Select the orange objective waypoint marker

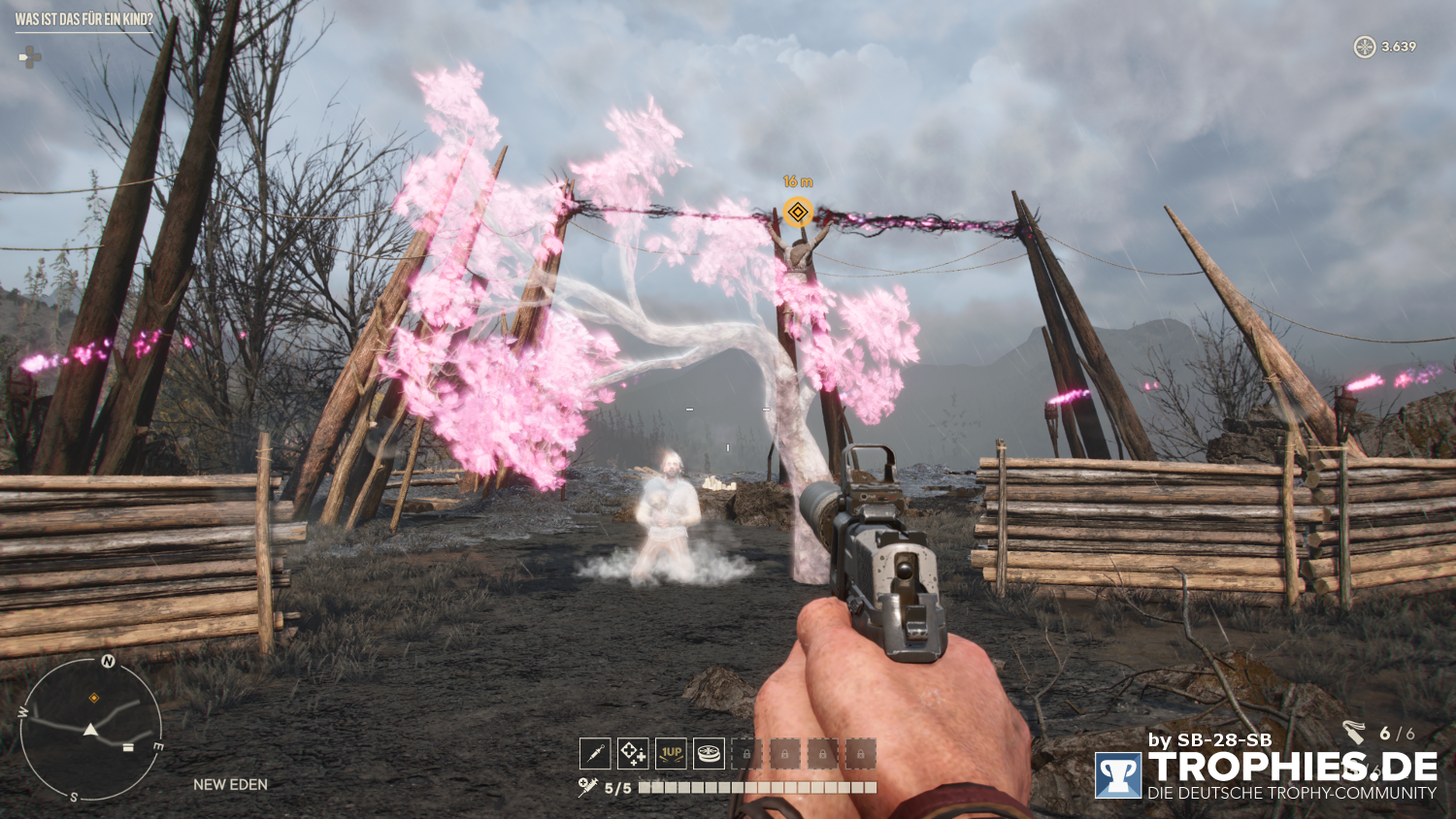[798, 213]
